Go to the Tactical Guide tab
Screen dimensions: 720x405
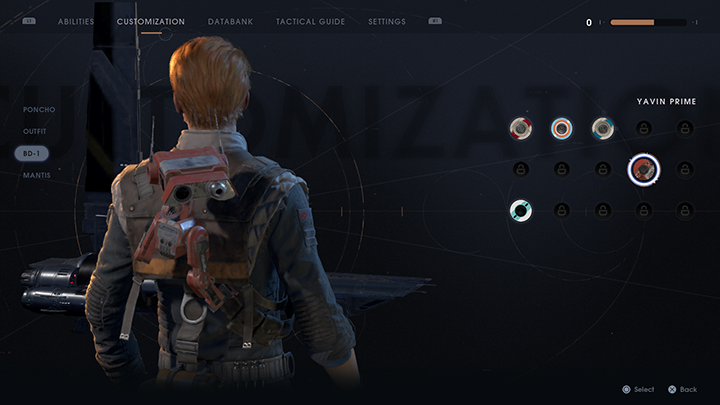[310, 21]
